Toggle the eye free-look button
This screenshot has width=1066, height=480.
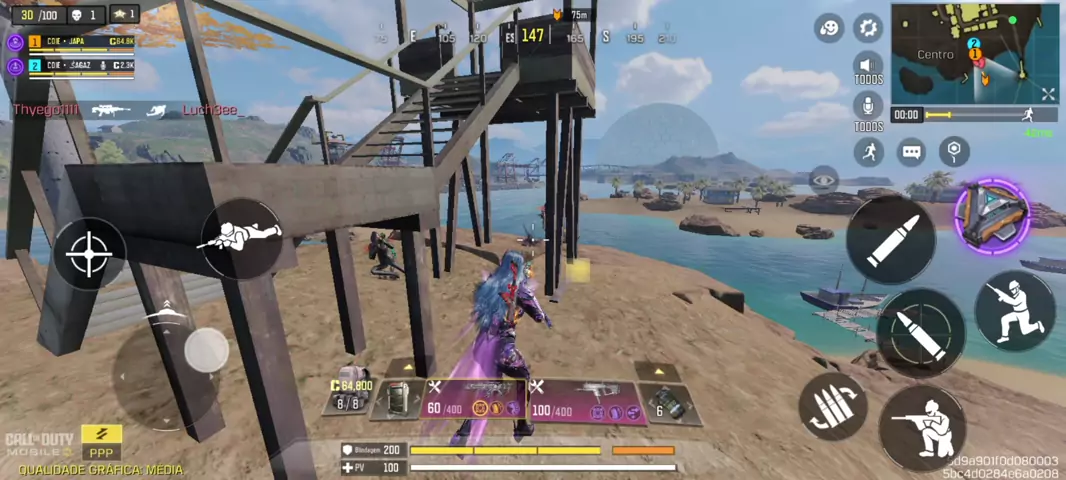pos(824,181)
